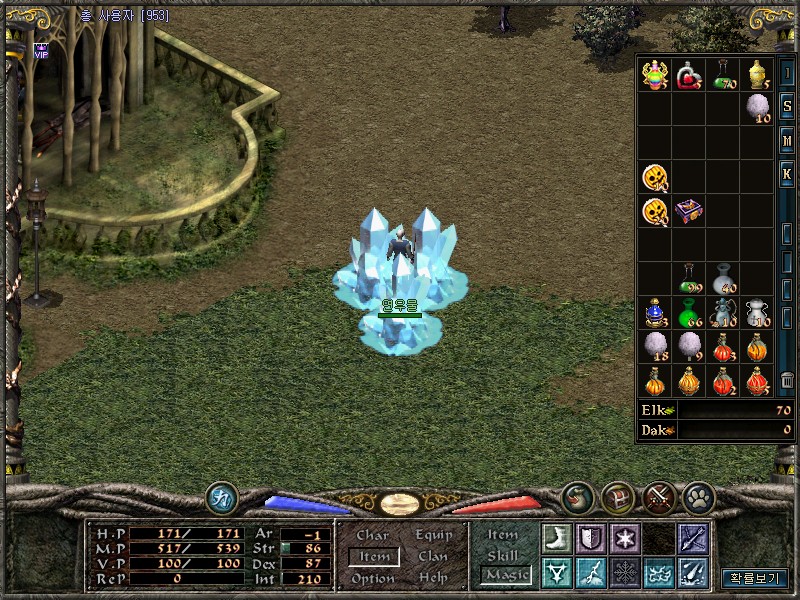Open the Help menu
Image resolution: width=800 pixels, height=600 pixels.
click(433, 578)
